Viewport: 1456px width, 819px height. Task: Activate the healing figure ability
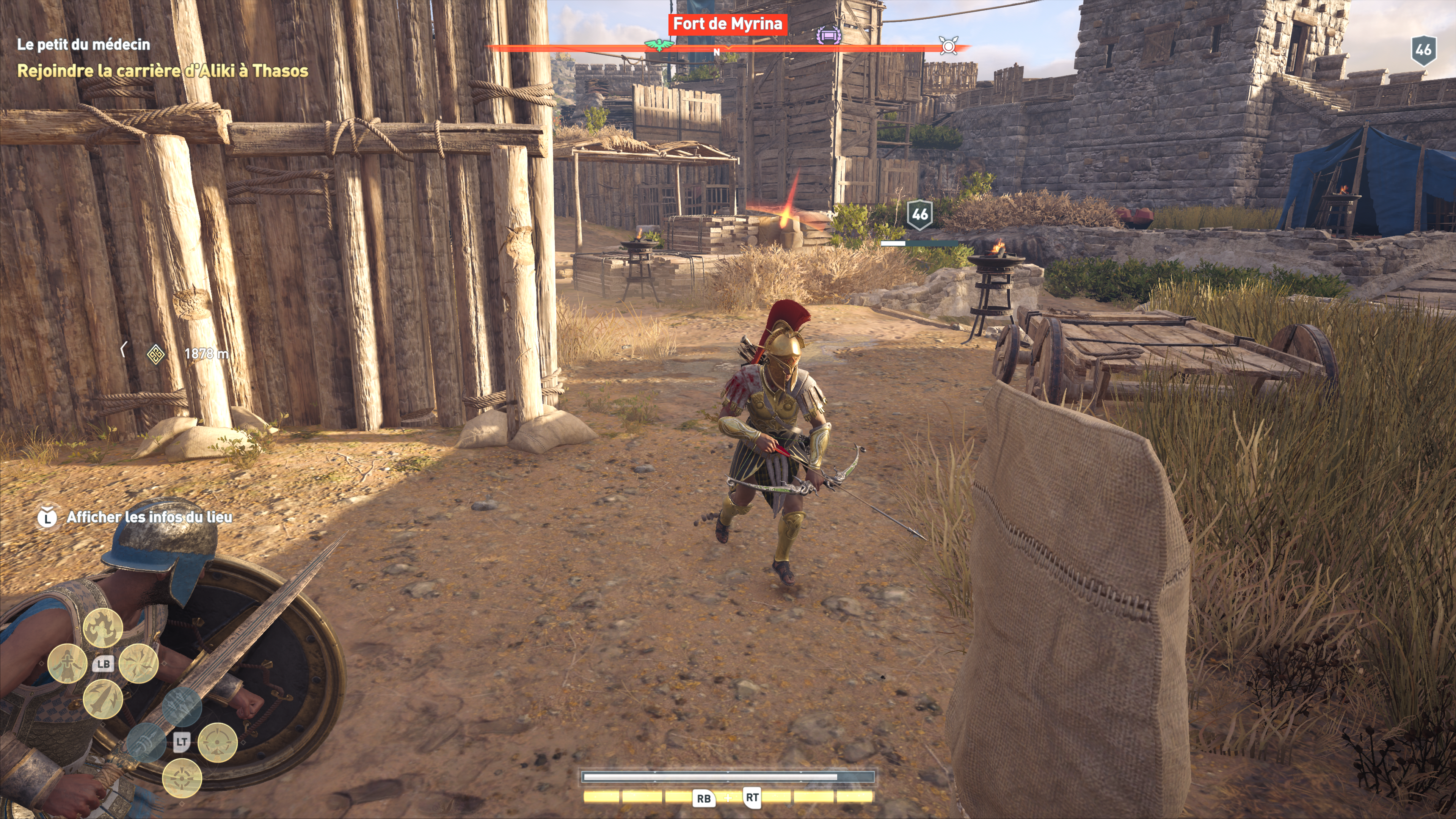pyautogui.click(x=67, y=663)
